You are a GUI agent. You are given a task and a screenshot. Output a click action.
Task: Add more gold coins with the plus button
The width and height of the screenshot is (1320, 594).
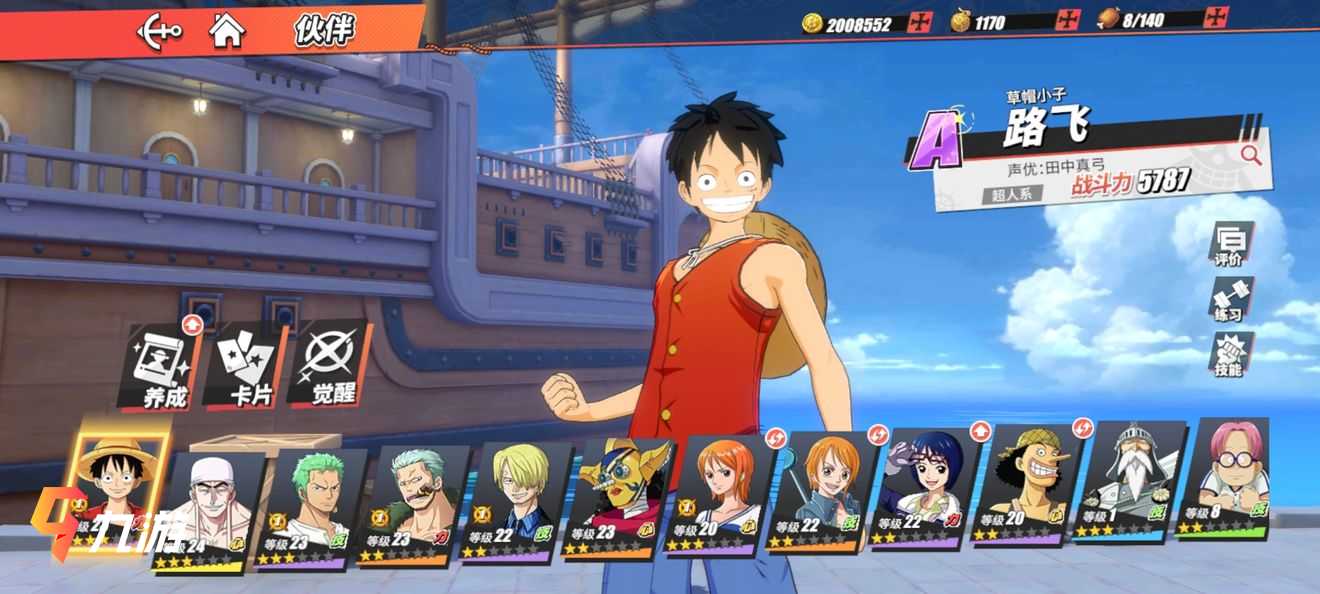(919, 22)
